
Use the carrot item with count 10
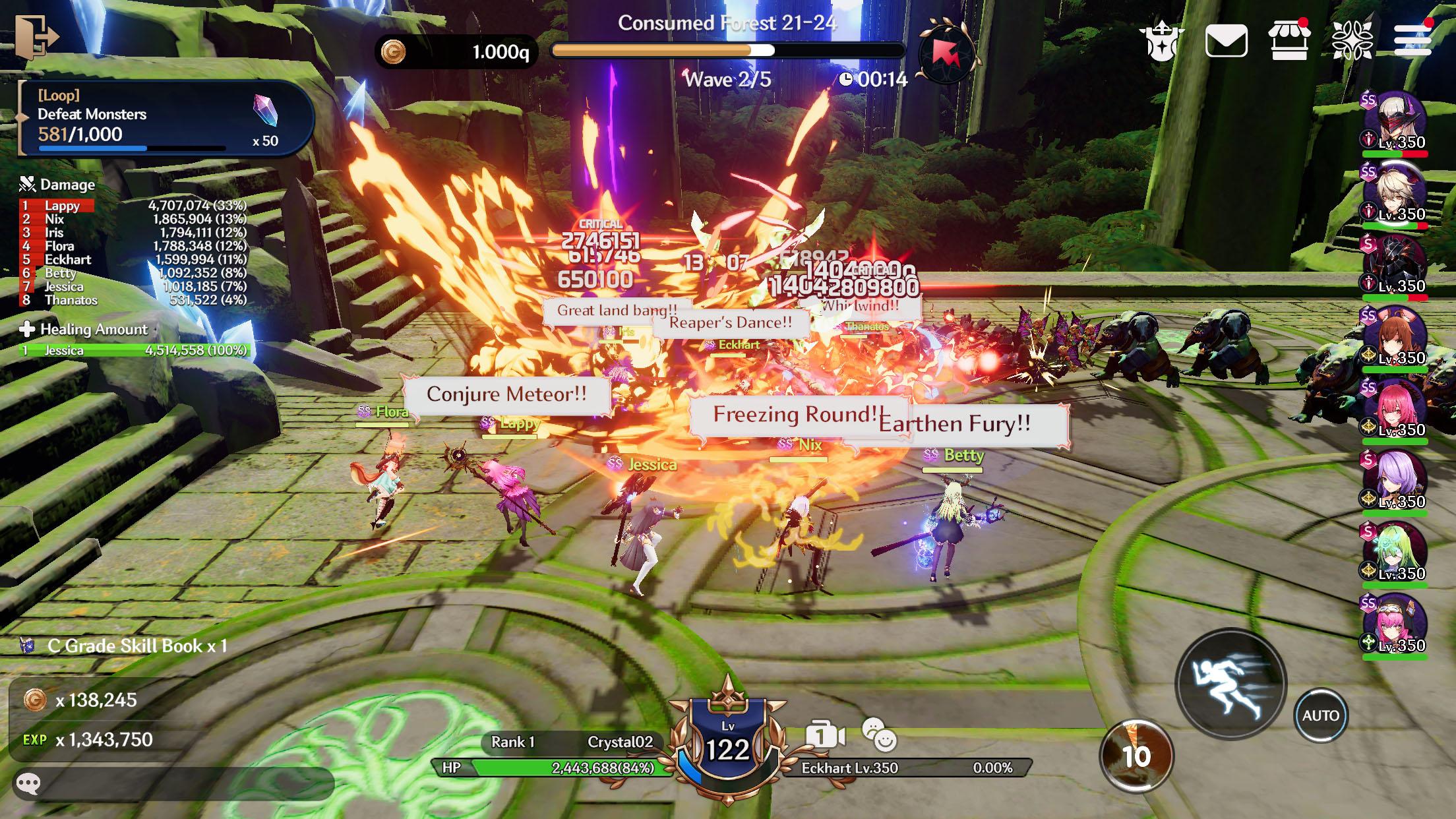coord(1136,756)
